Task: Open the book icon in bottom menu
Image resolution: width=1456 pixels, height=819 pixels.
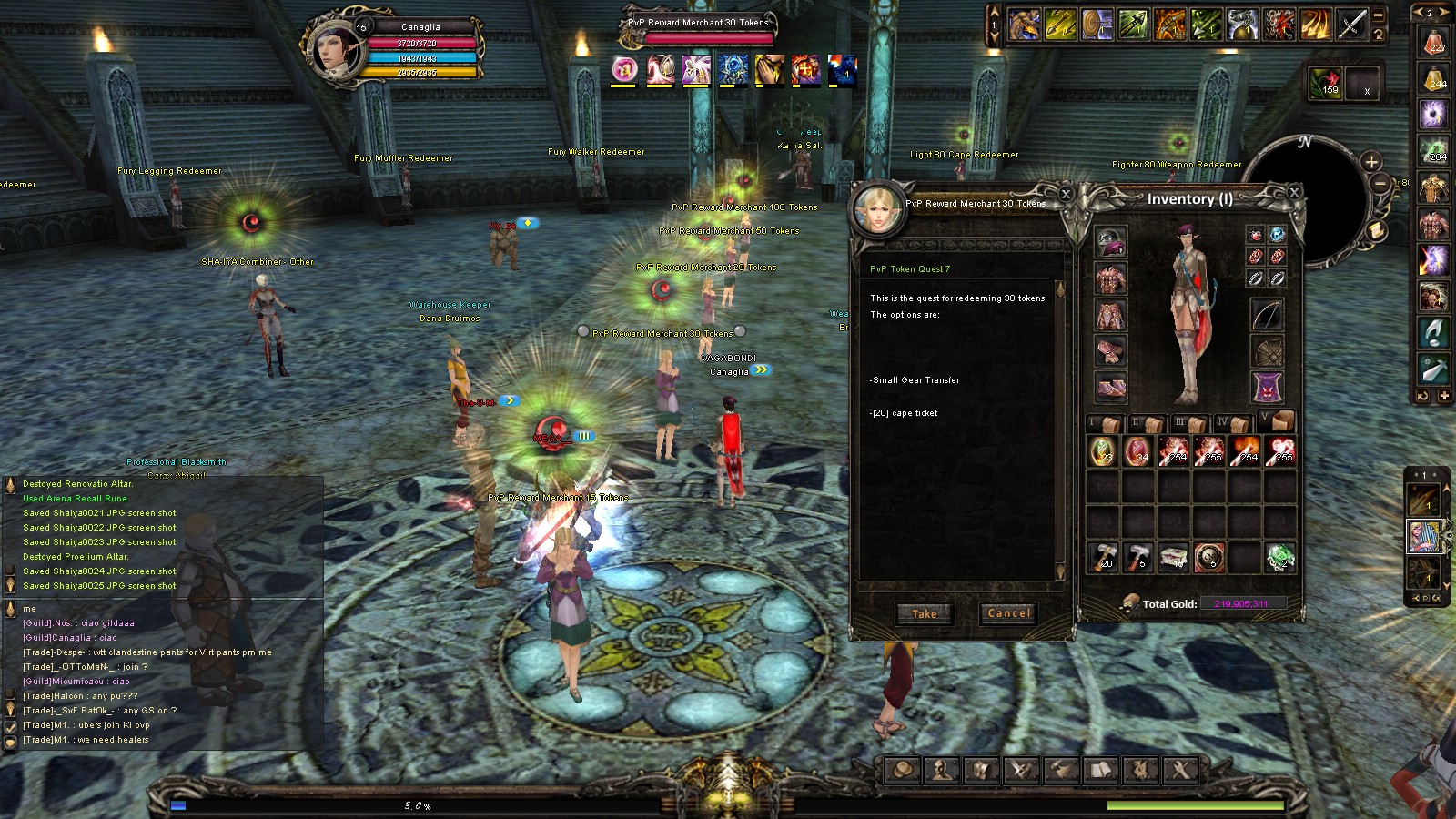Action: pos(1100,771)
